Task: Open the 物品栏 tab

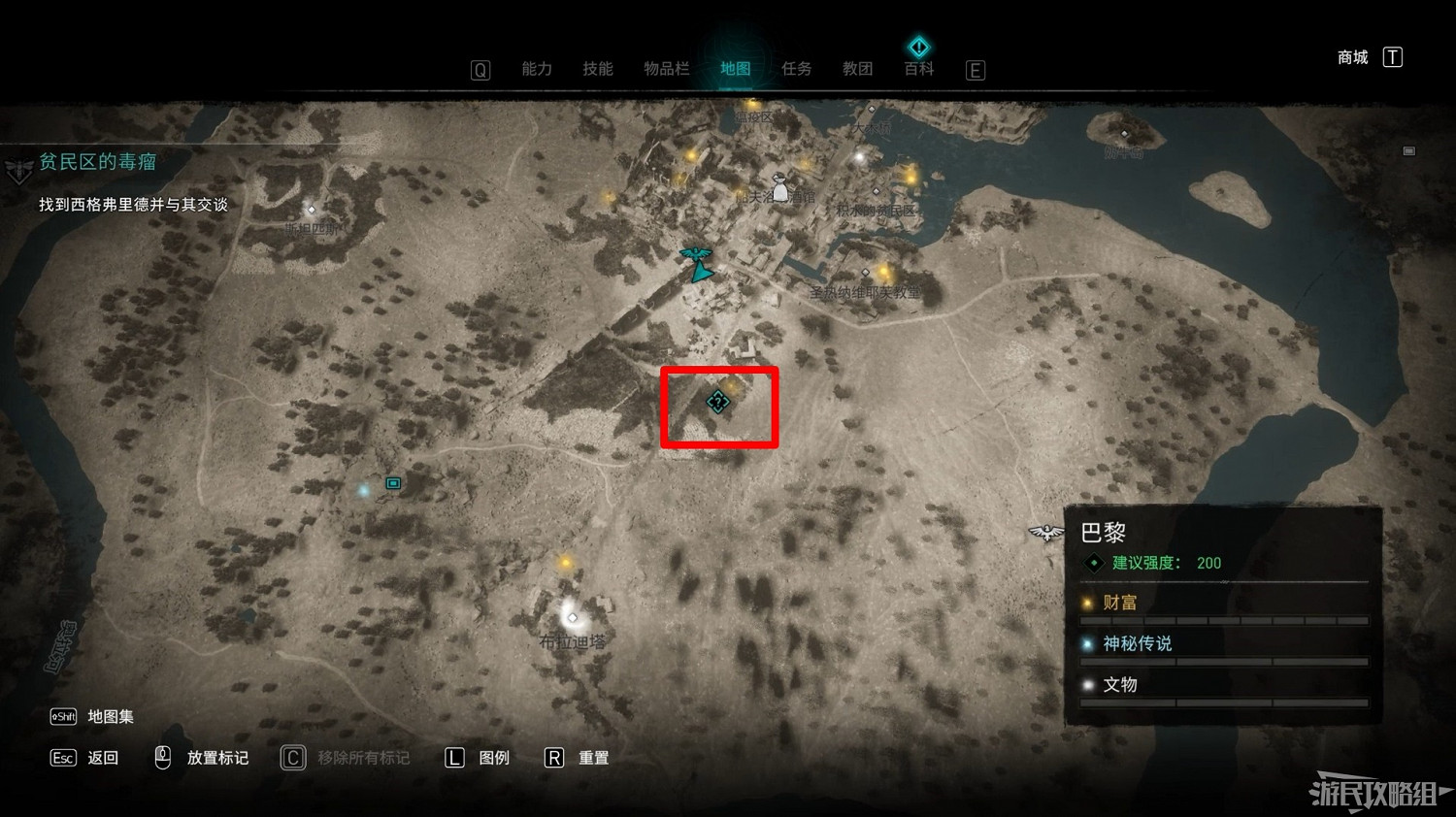Action: [x=668, y=68]
